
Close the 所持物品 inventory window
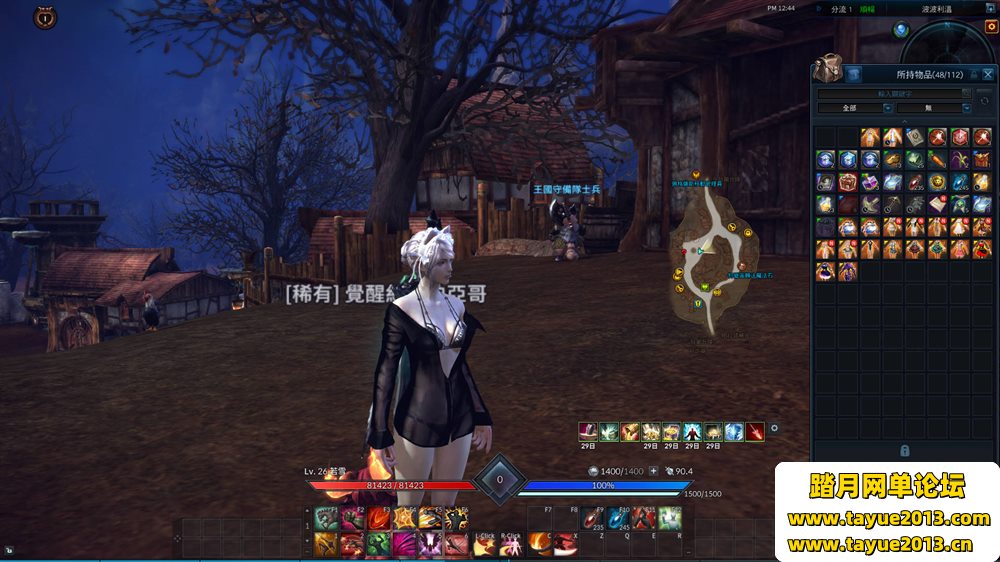click(x=988, y=74)
